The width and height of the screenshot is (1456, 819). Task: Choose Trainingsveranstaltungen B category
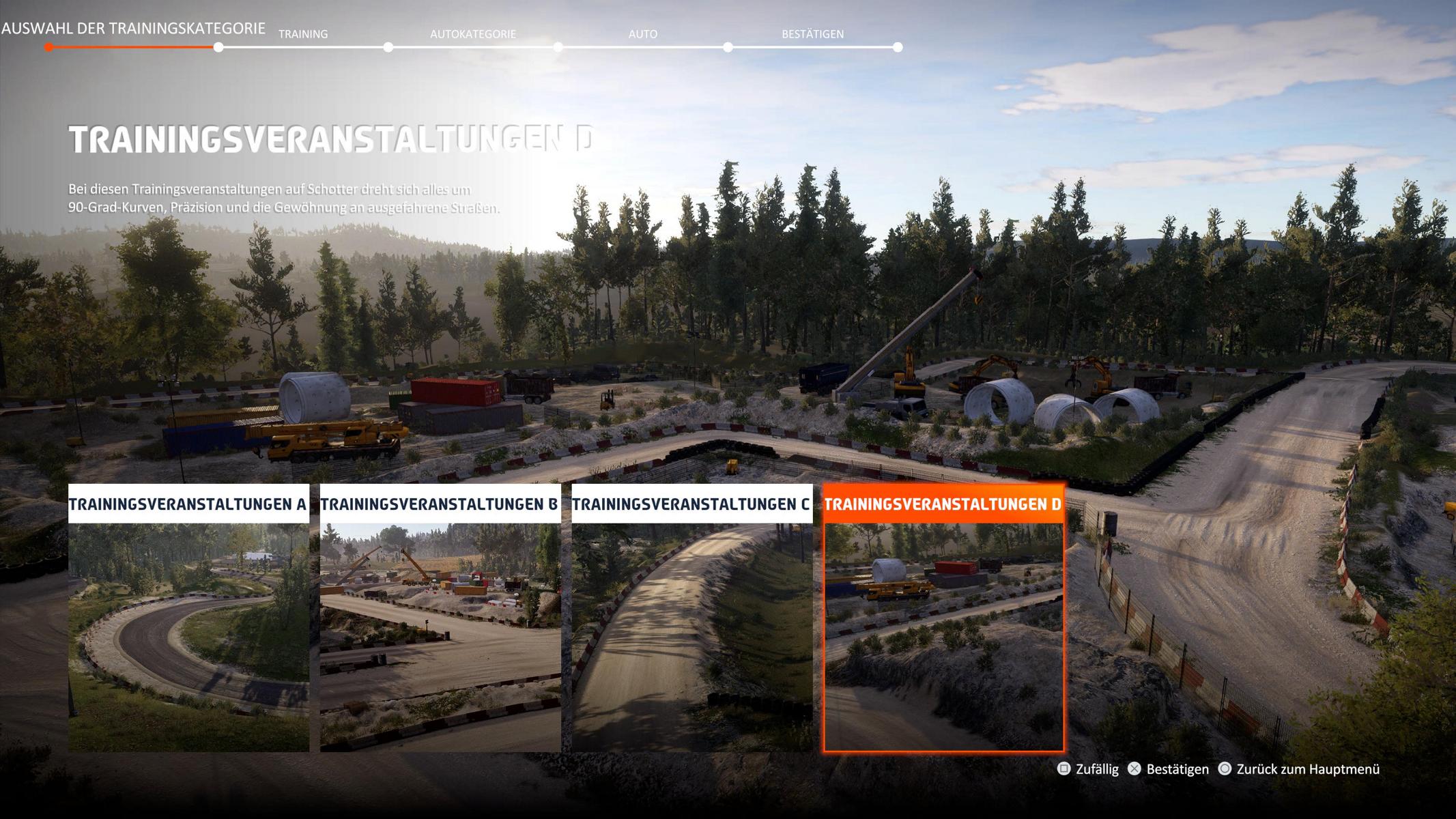tap(440, 618)
